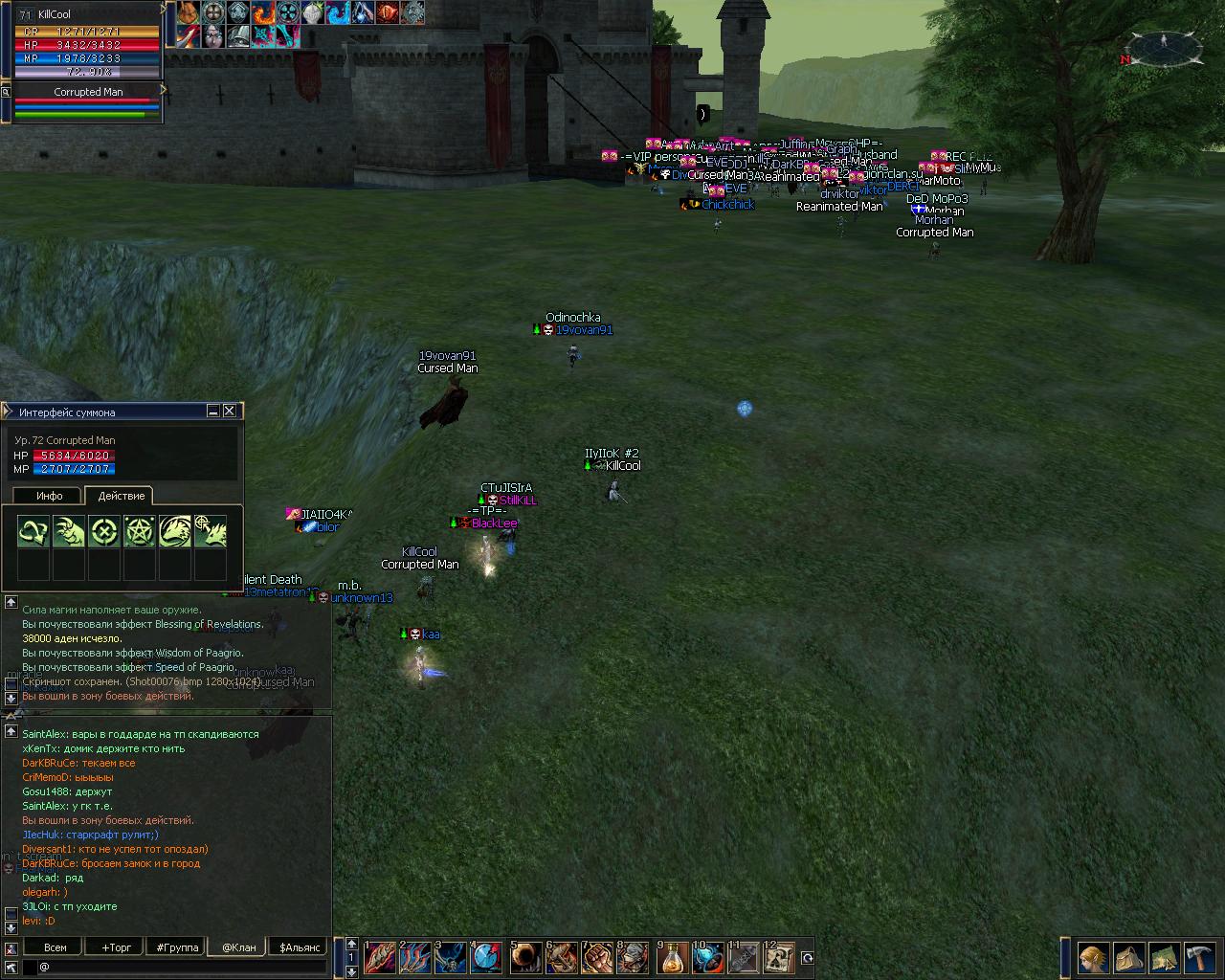Open the character status head icon

coord(1093,957)
